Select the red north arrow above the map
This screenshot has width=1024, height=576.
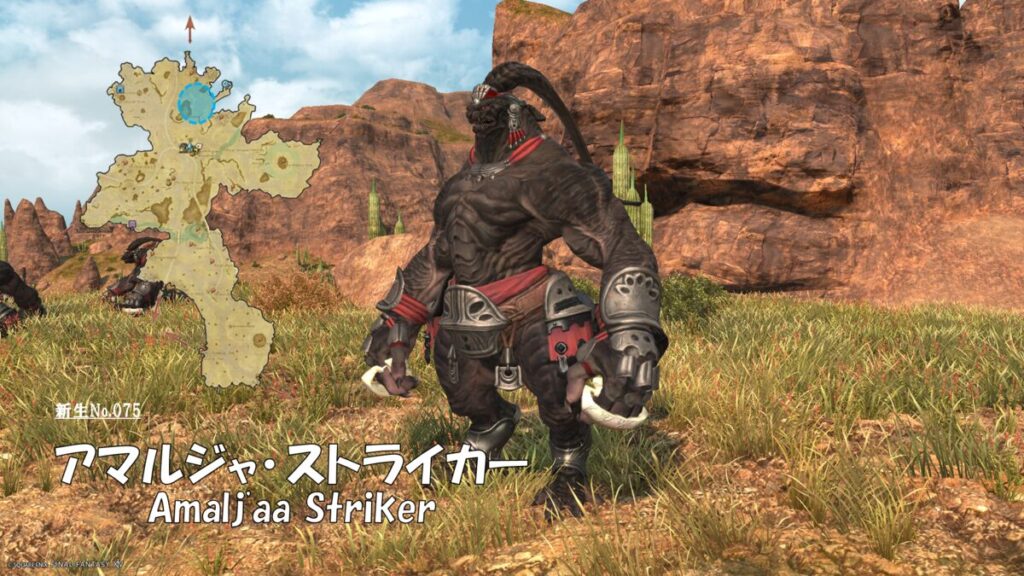tap(190, 28)
